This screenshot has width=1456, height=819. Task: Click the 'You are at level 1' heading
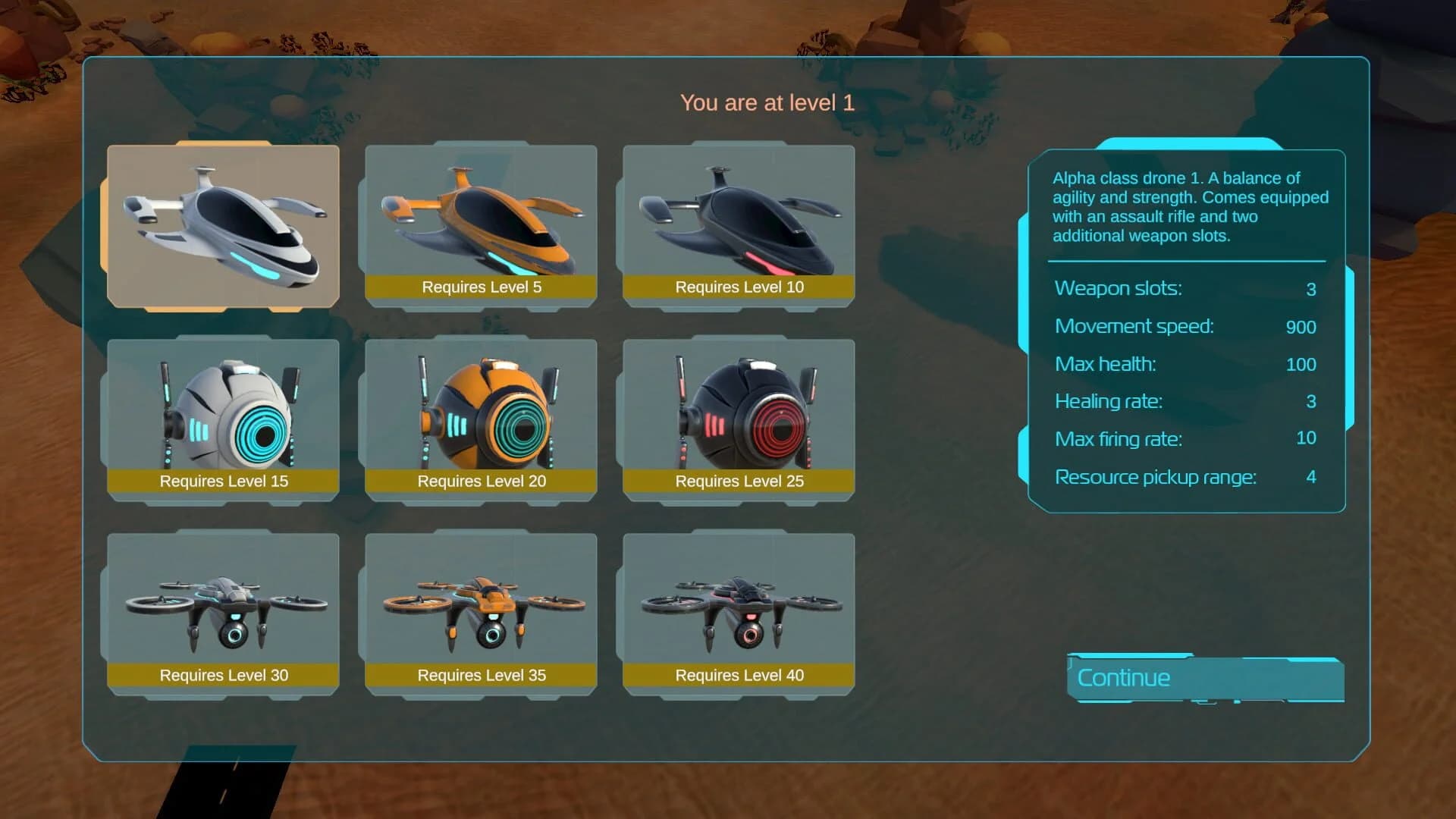[768, 102]
